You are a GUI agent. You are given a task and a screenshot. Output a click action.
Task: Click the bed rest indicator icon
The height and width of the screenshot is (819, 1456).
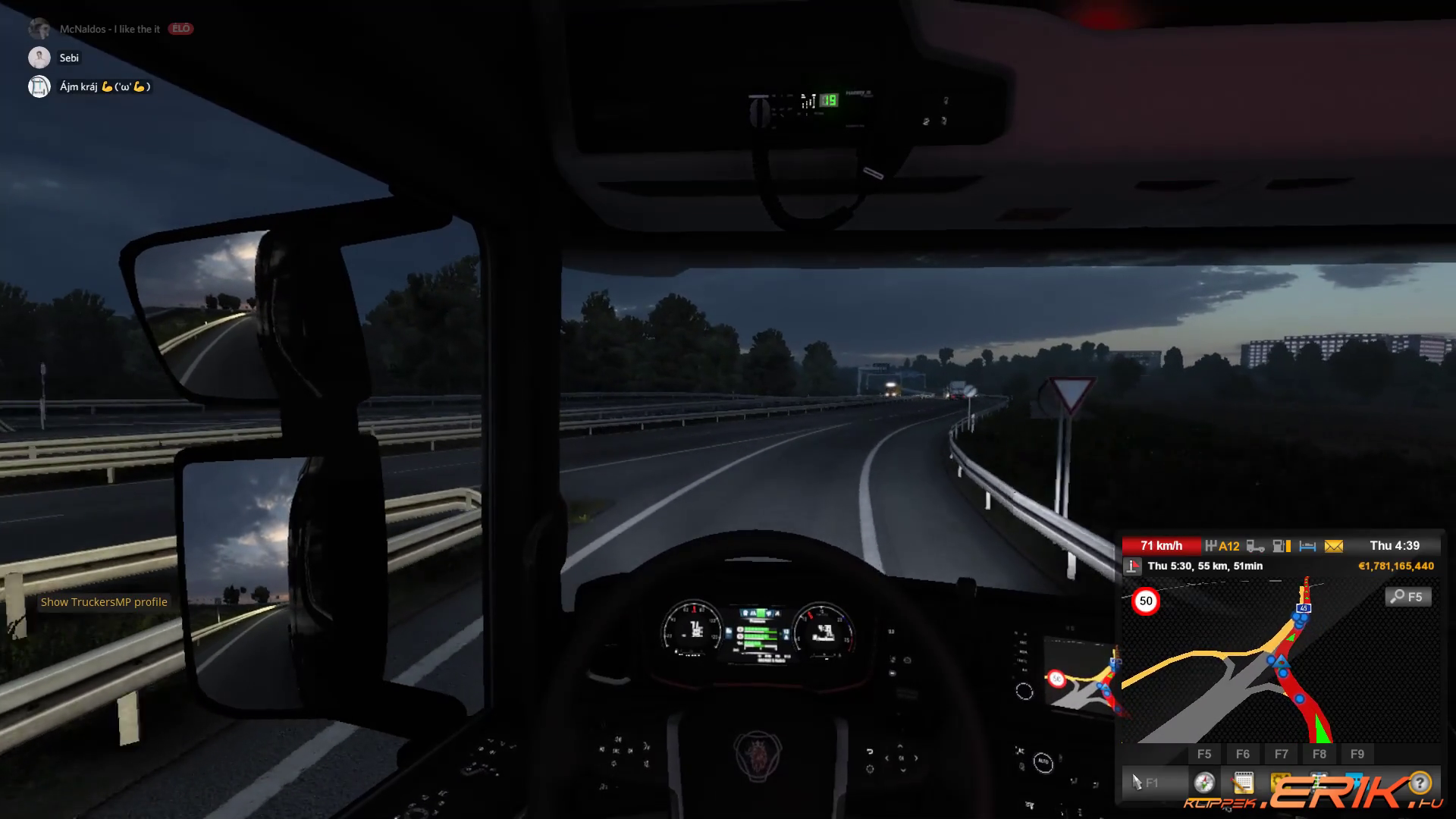(x=1307, y=546)
